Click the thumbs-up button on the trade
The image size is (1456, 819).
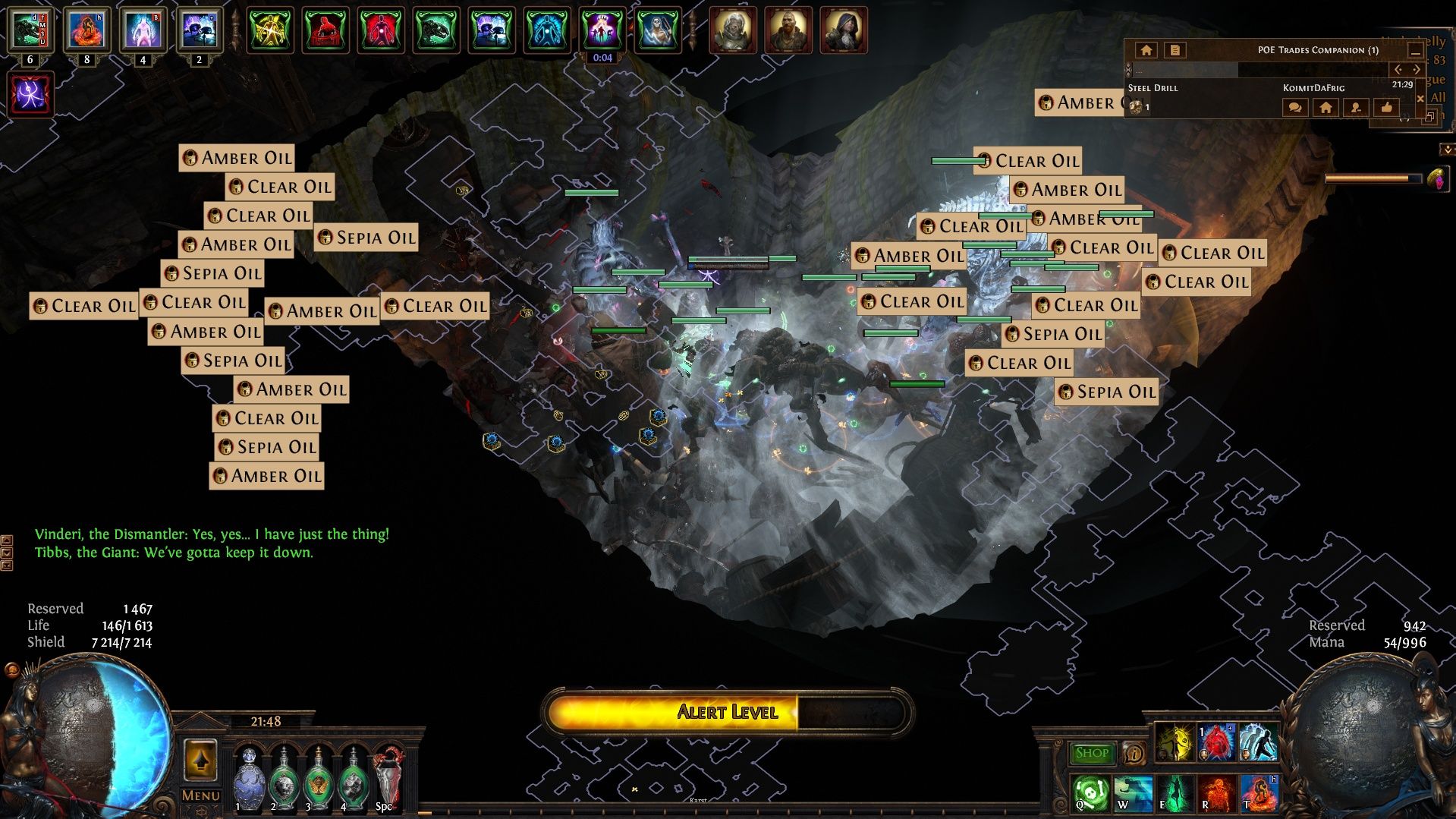[1386, 108]
